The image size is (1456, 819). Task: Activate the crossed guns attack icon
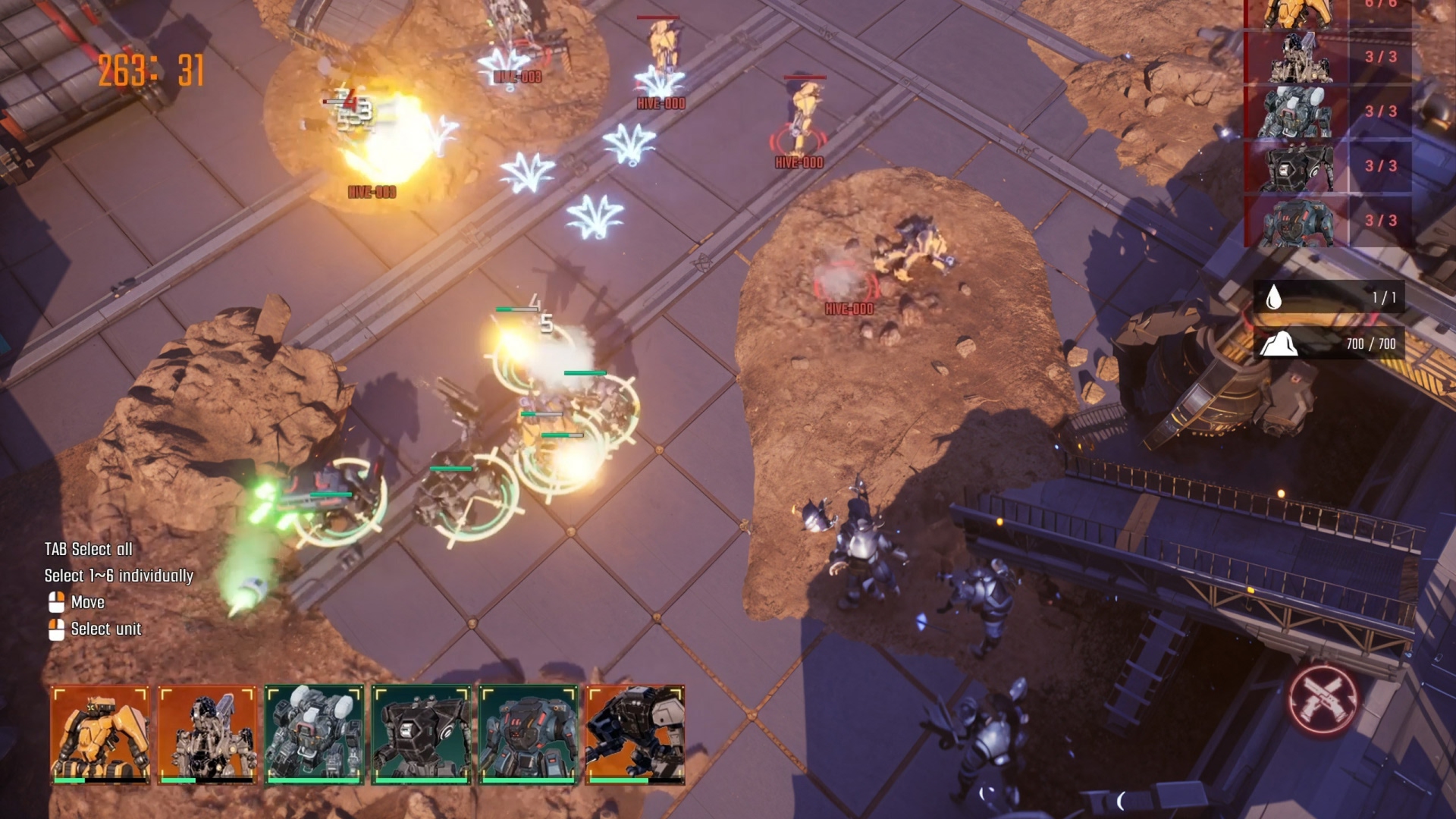pos(1323,698)
